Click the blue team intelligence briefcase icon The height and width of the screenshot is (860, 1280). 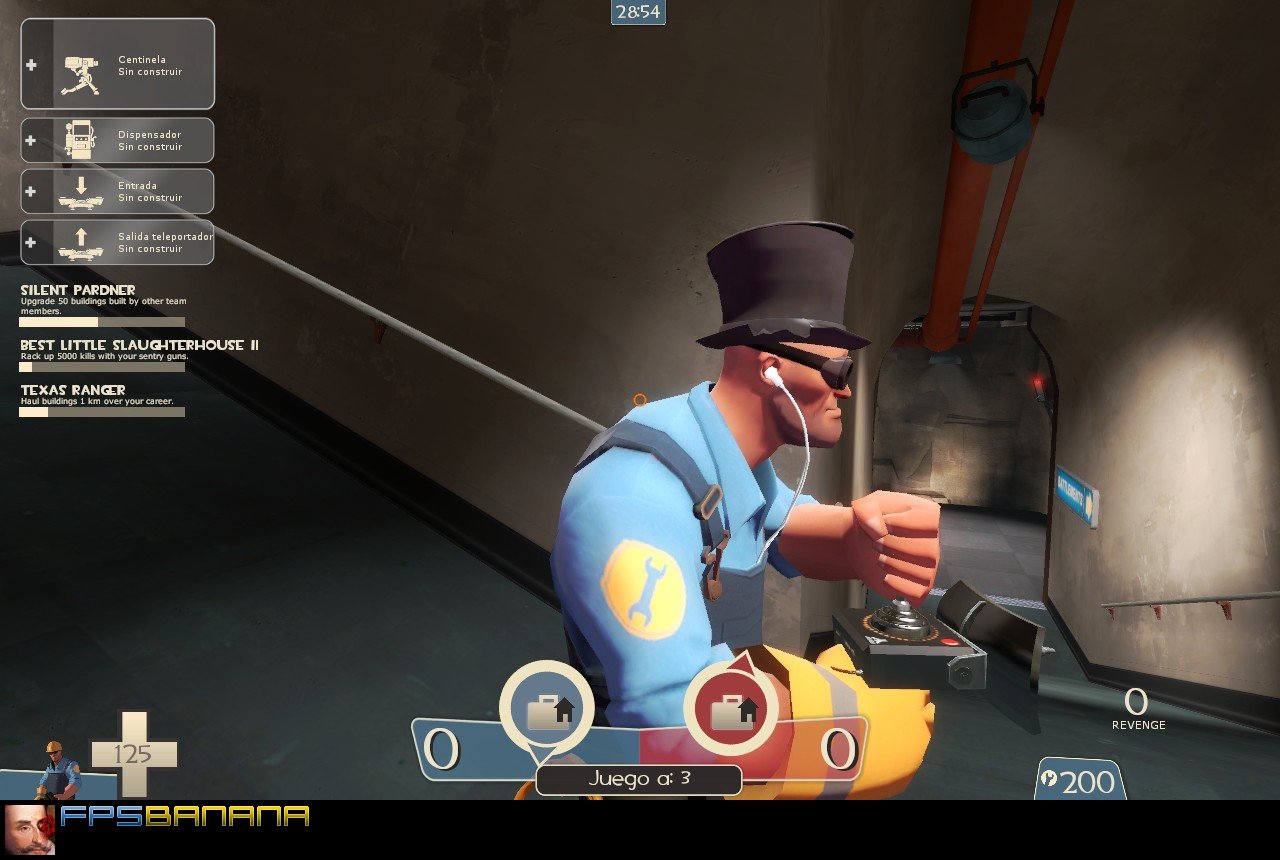[546, 709]
